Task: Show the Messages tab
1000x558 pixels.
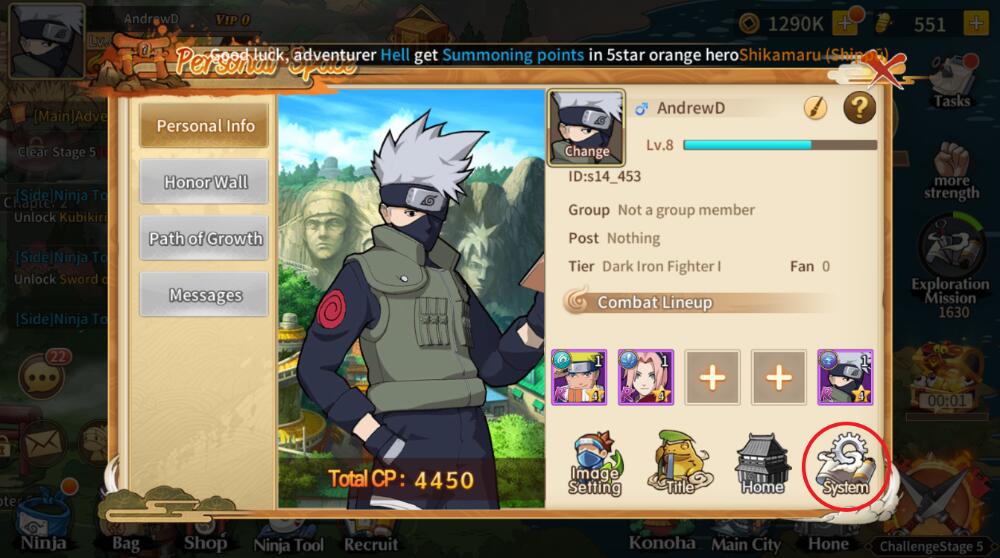Action: (x=205, y=295)
